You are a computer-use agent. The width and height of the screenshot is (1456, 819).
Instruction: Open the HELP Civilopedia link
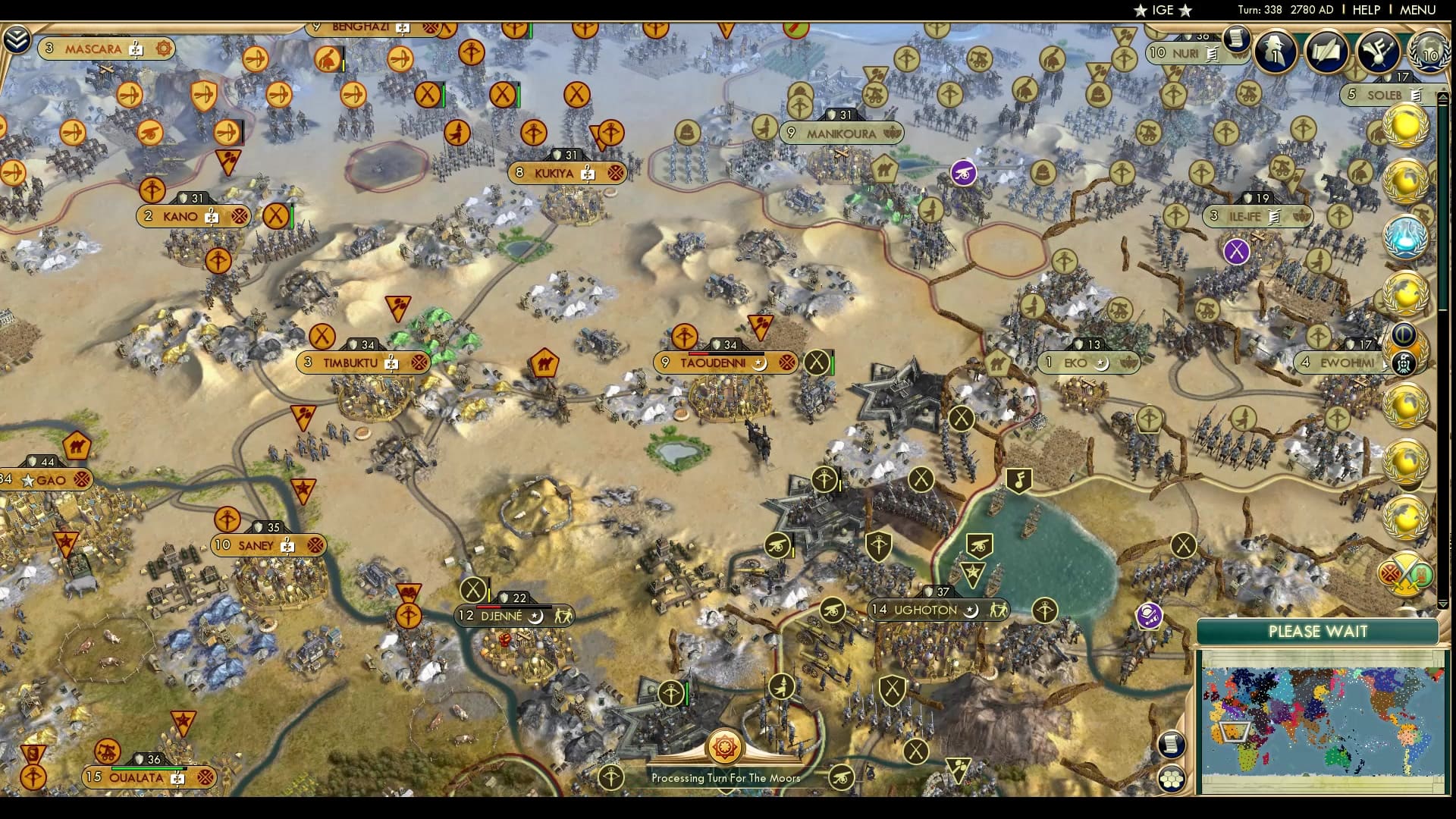[x=1366, y=10]
